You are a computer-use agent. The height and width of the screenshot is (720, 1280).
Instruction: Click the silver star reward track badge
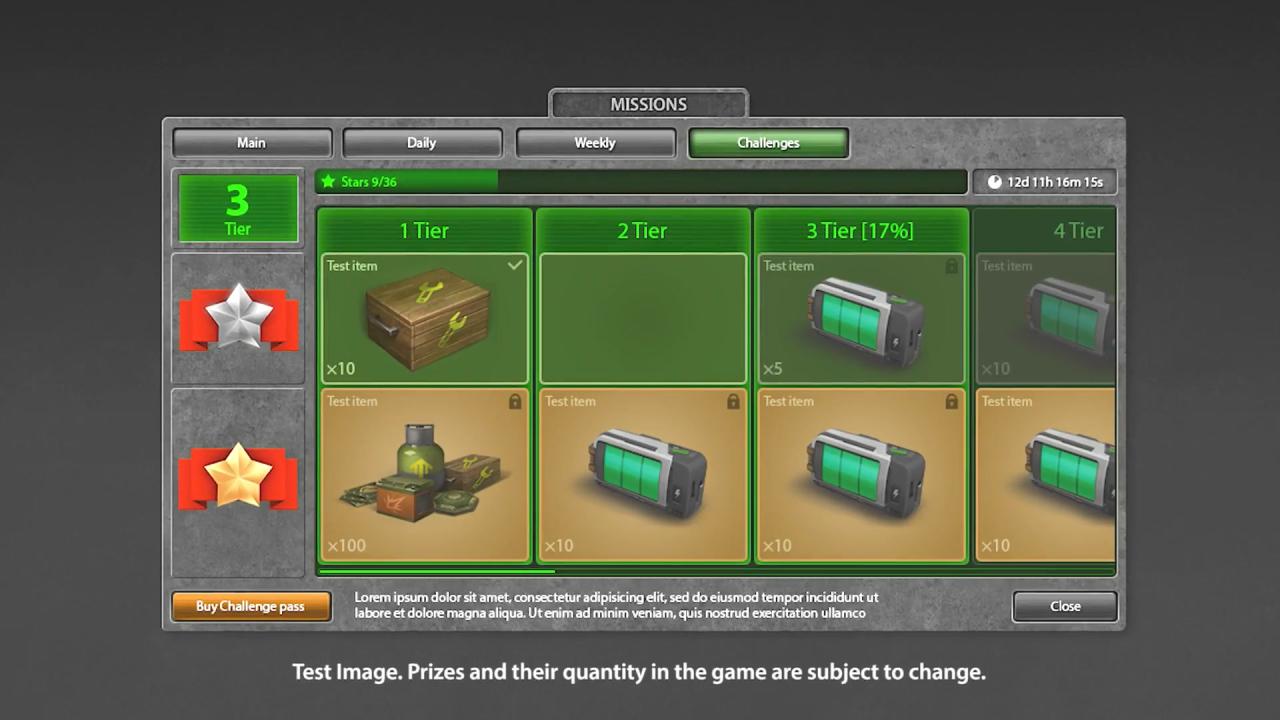pyautogui.click(x=238, y=318)
